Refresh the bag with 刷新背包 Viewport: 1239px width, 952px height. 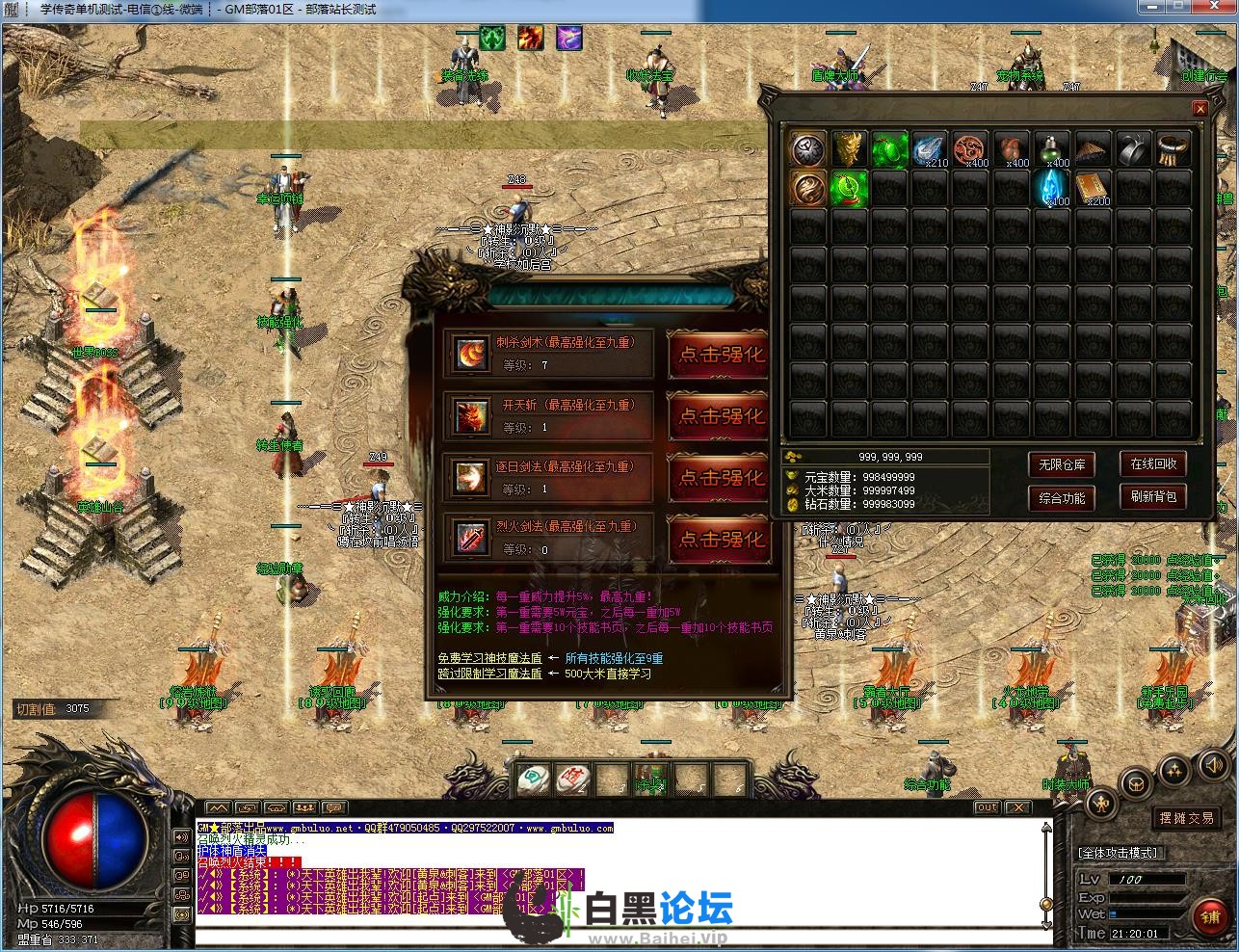(1153, 497)
